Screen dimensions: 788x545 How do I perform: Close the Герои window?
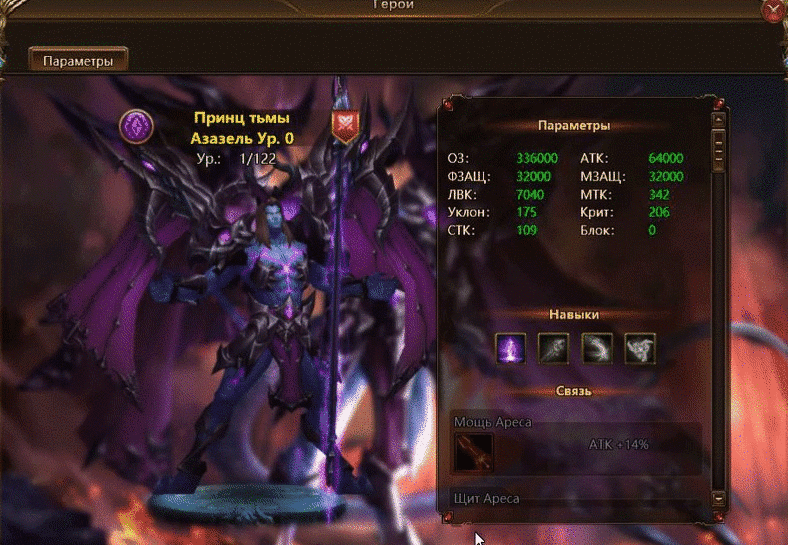pyautogui.click(x=774, y=10)
